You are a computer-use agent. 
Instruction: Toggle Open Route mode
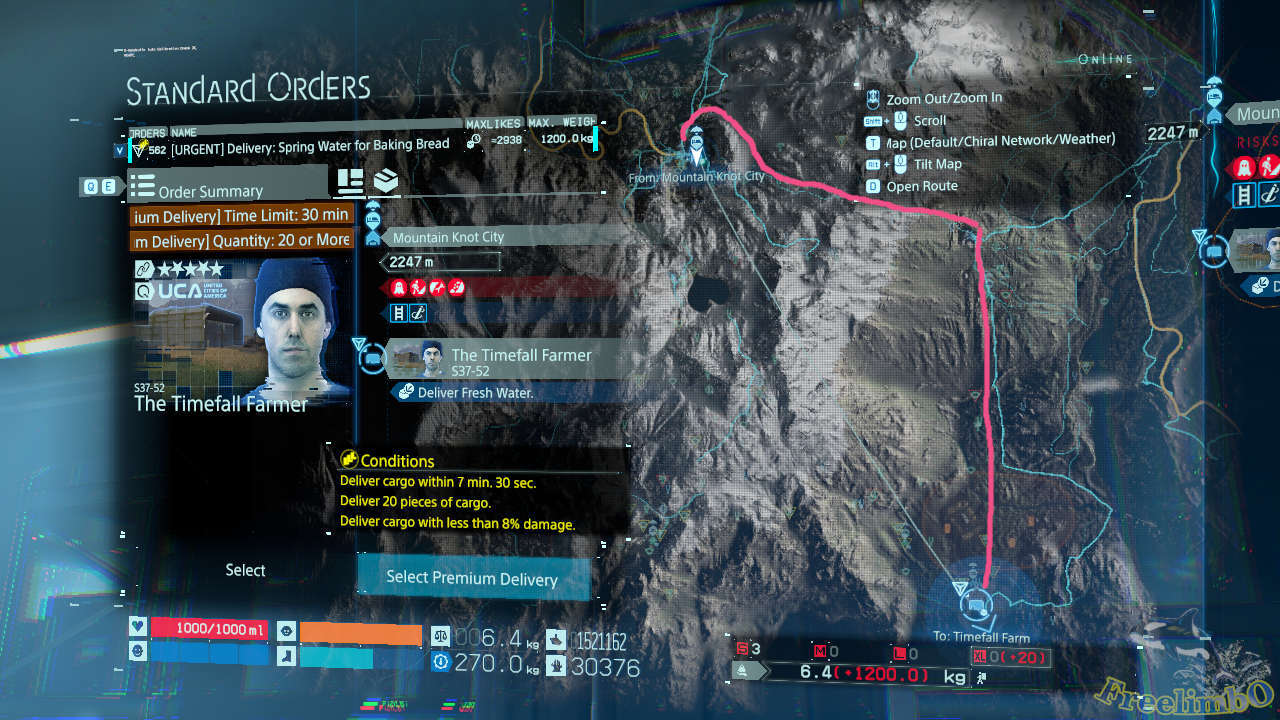pos(874,186)
